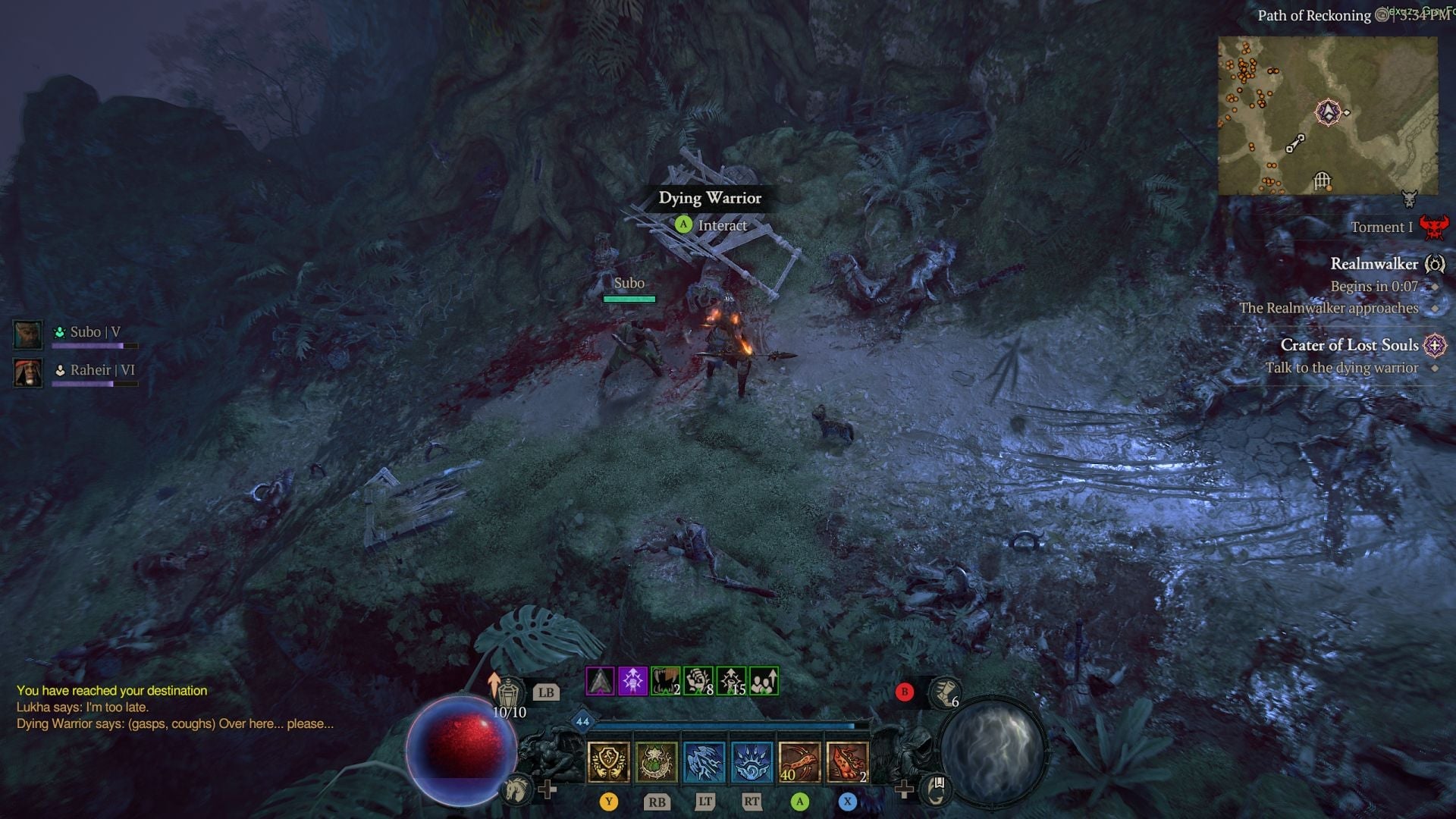Click the level 44 experience bar

point(728,724)
